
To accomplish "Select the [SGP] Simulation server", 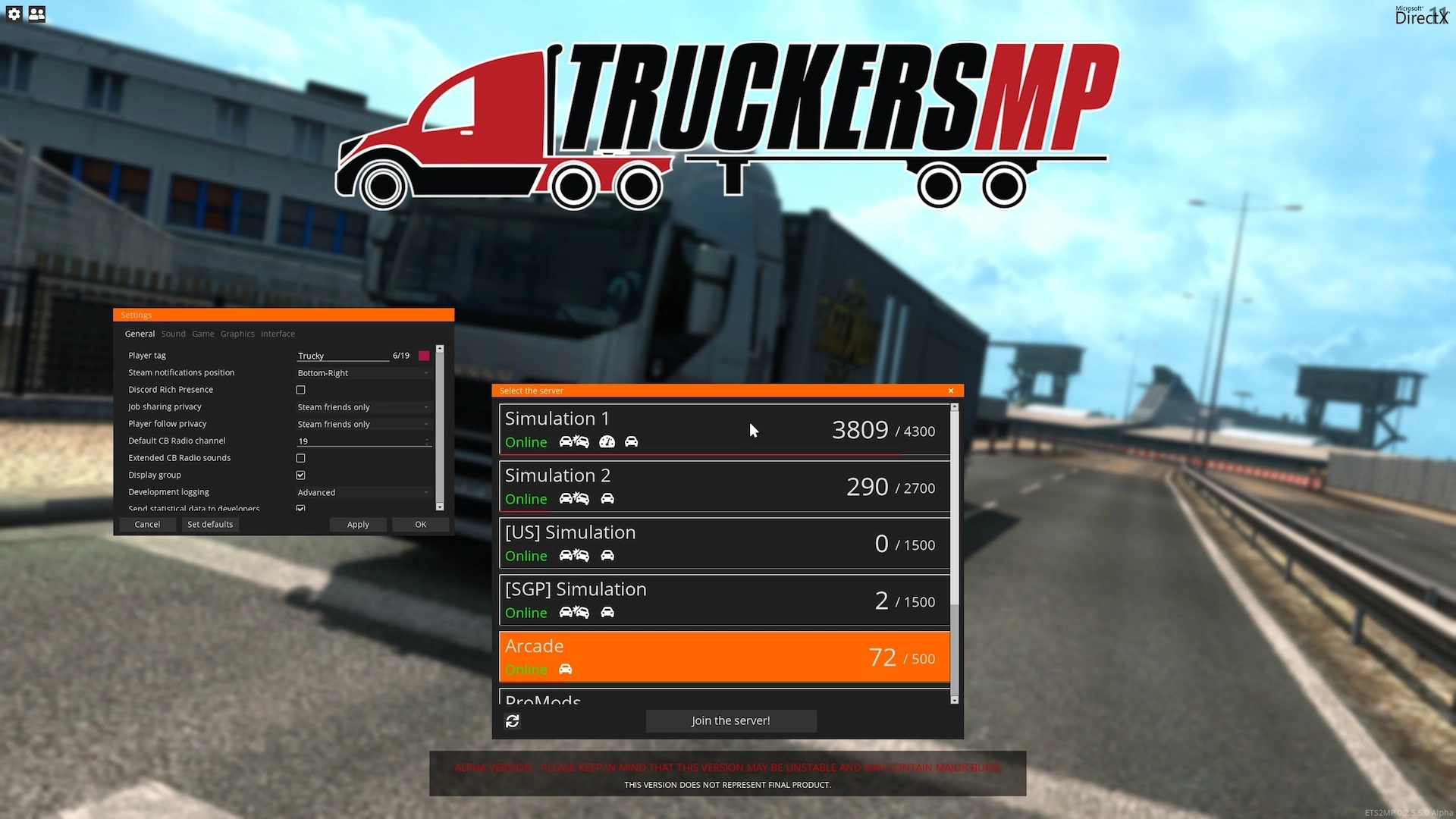I will click(x=724, y=601).
